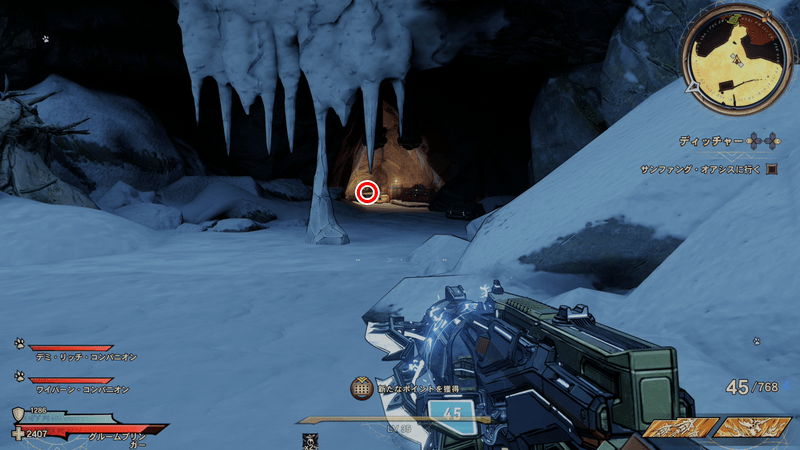Select the Sunfang Oasis objective checkbox

tap(772, 170)
